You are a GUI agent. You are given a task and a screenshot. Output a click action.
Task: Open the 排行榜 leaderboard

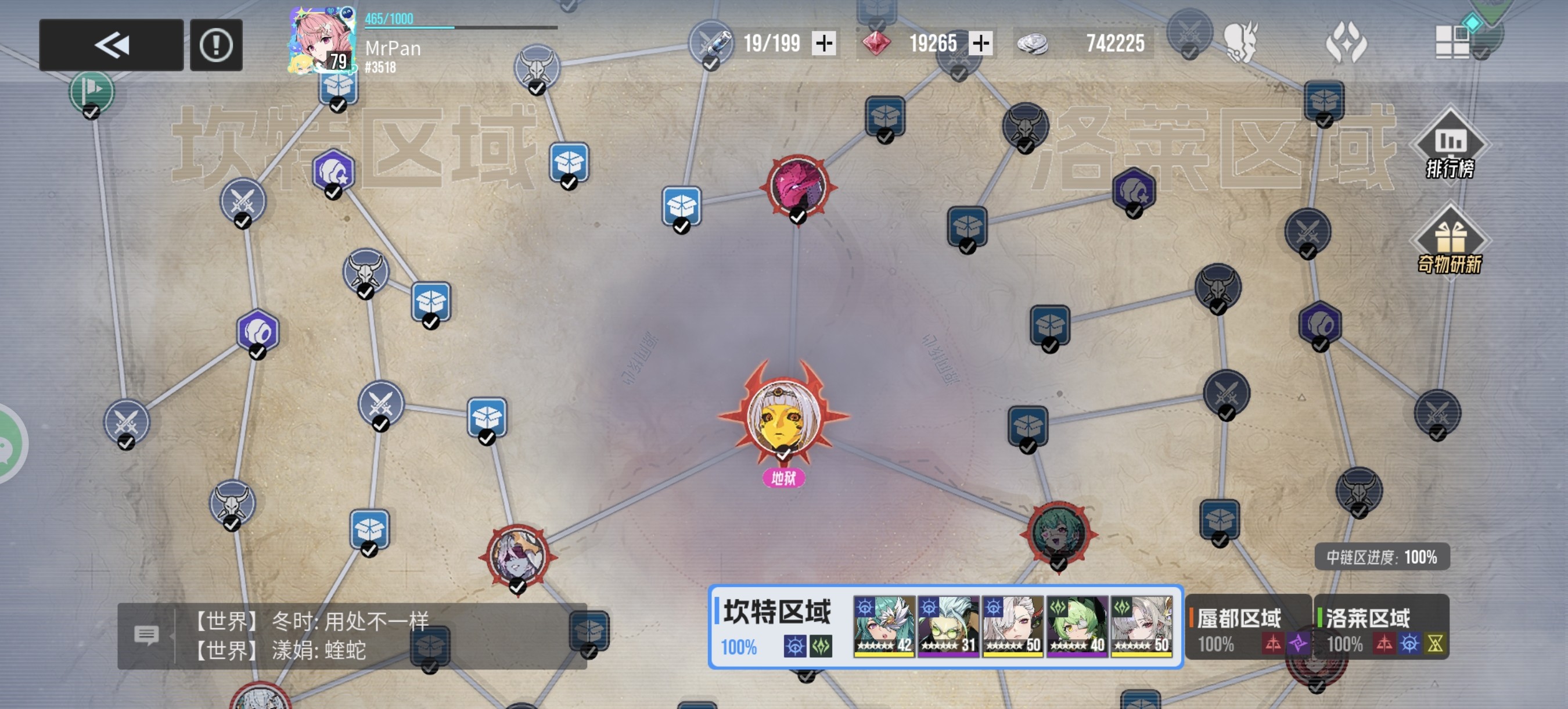pyautogui.click(x=1450, y=146)
